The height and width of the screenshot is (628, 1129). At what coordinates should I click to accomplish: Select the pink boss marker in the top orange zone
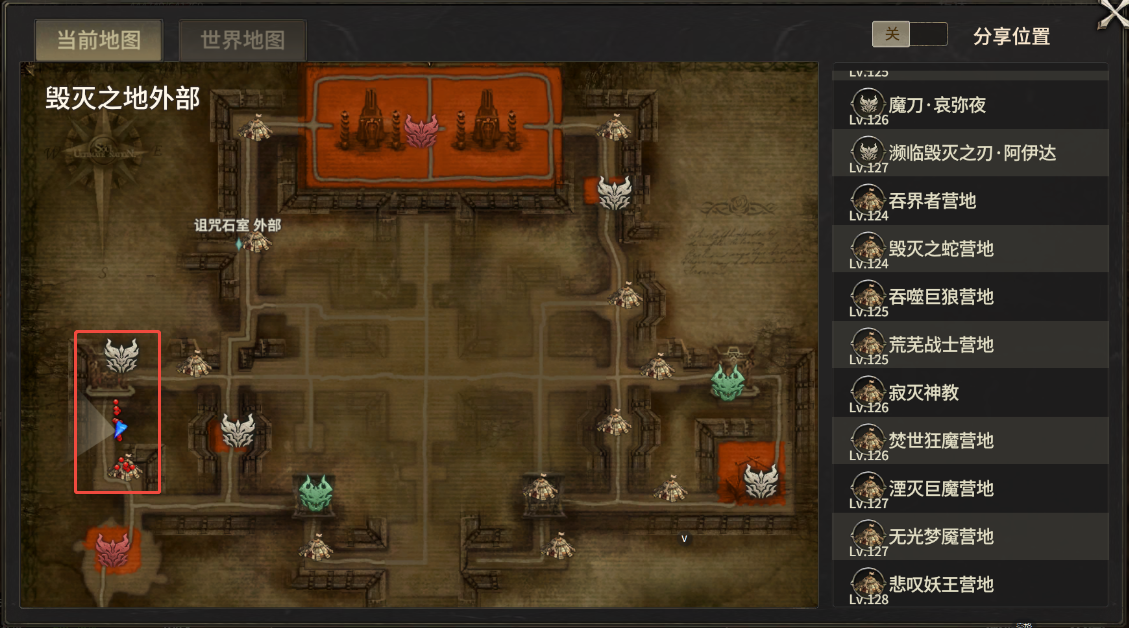[421, 130]
